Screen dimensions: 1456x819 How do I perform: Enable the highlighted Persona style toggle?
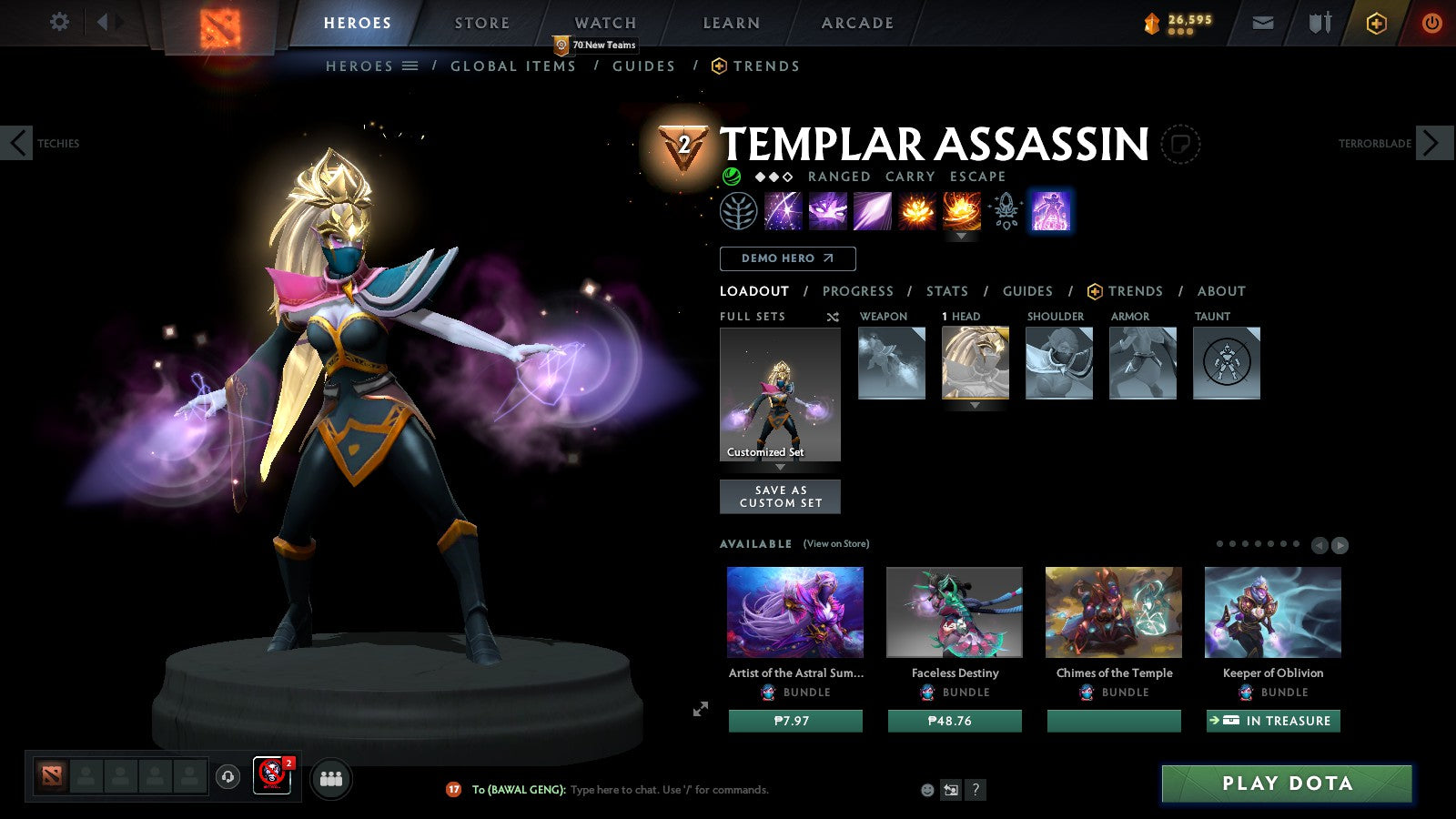click(1051, 210)
